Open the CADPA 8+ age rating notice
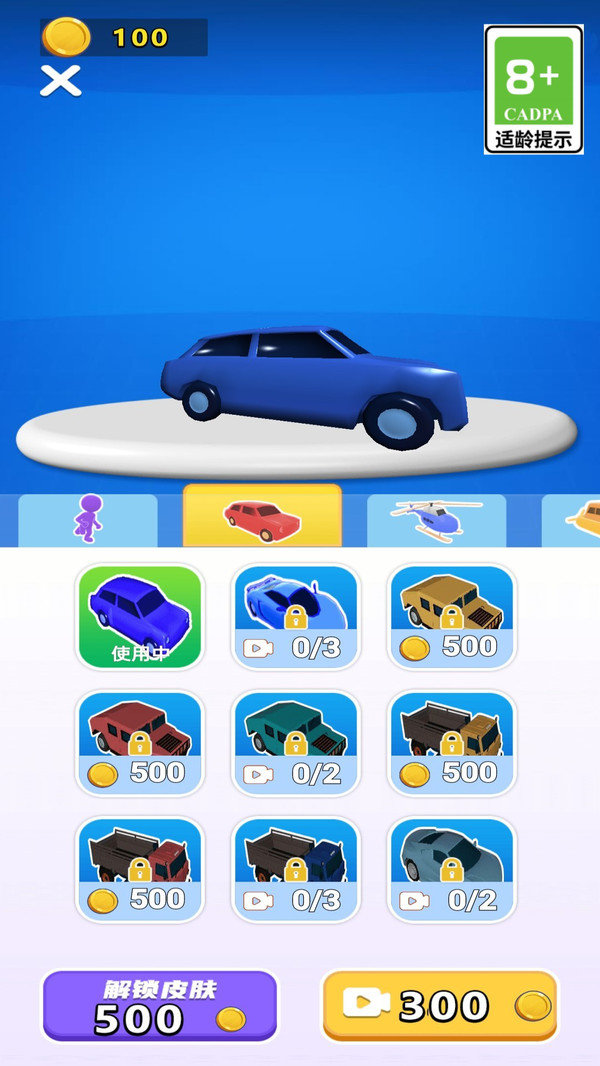The width and height of the screenshot is (600, 1066). pyautogui.click(x=534, y=89)
